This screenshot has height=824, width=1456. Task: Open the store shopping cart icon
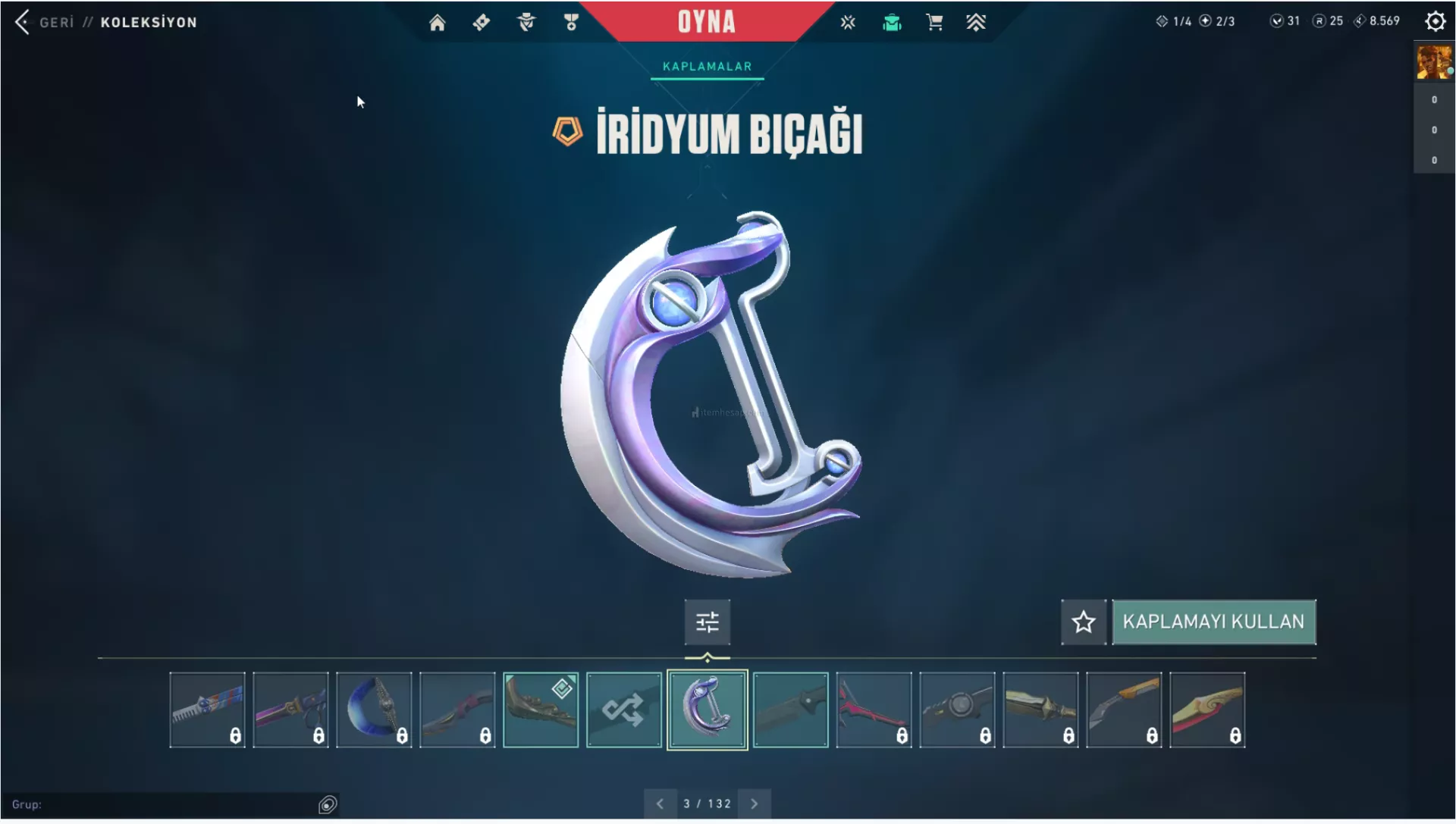(934, 23)
